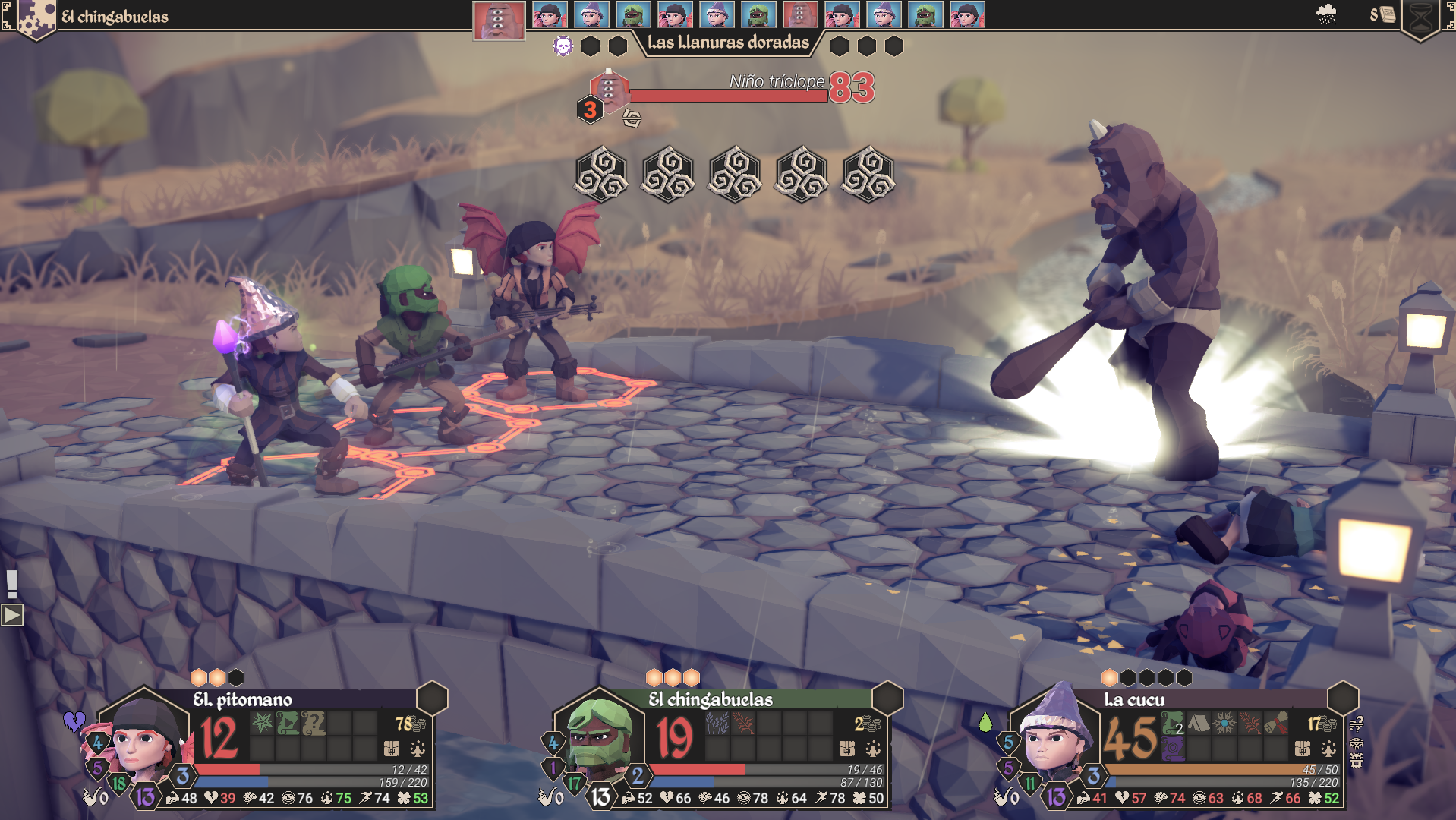Click the hourglass time icon

pos(1421,17)
